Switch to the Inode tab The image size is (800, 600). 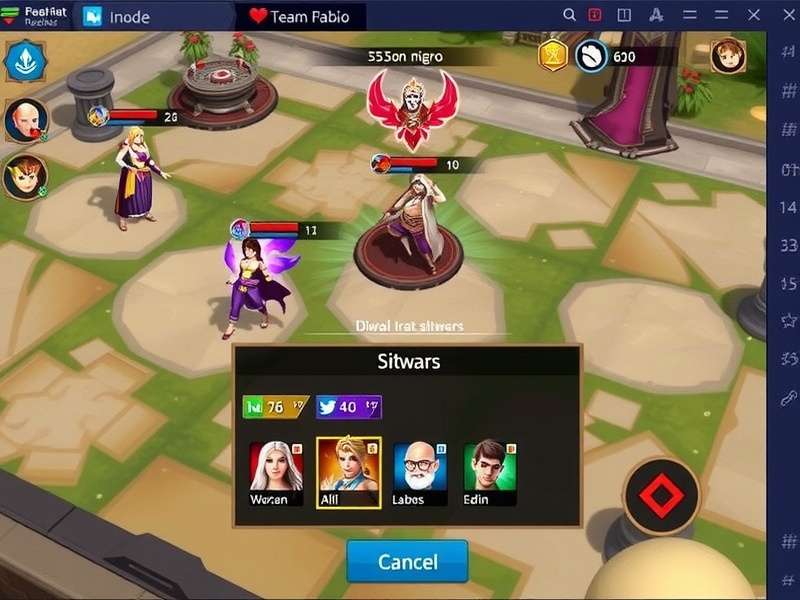point(125,16)
